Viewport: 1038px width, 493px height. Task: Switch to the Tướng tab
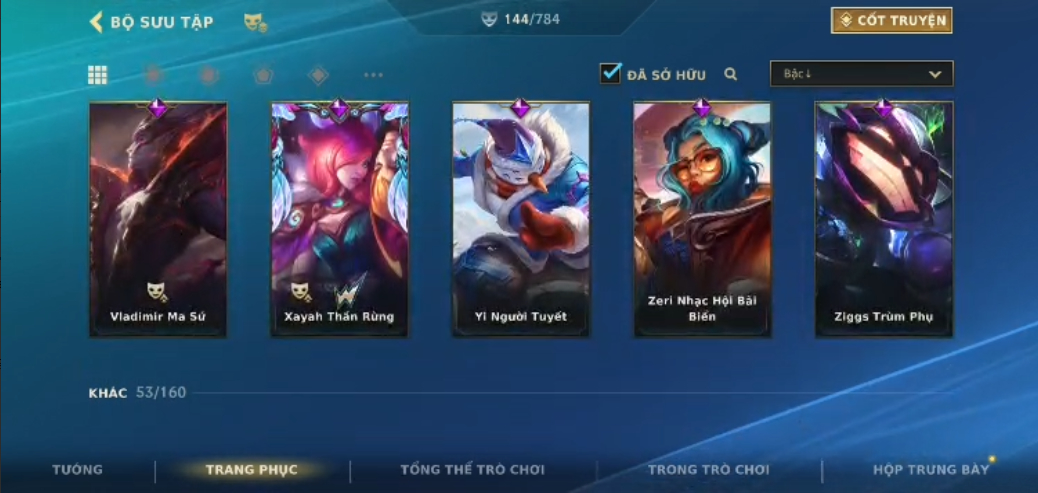tap(77, 470)
